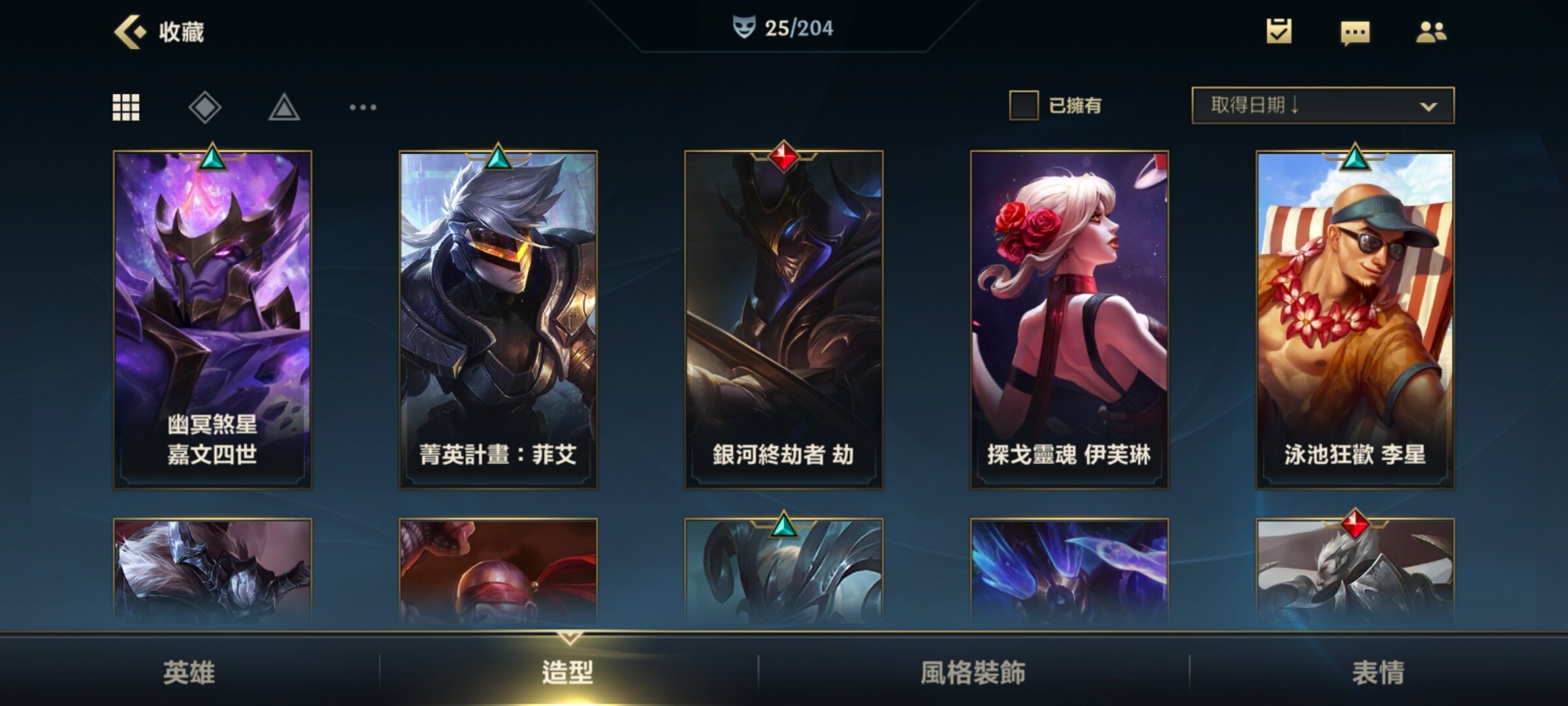Select the diamond rarity filter icon
Screen dimensions: 1568x706
click(x=205, y=107)
